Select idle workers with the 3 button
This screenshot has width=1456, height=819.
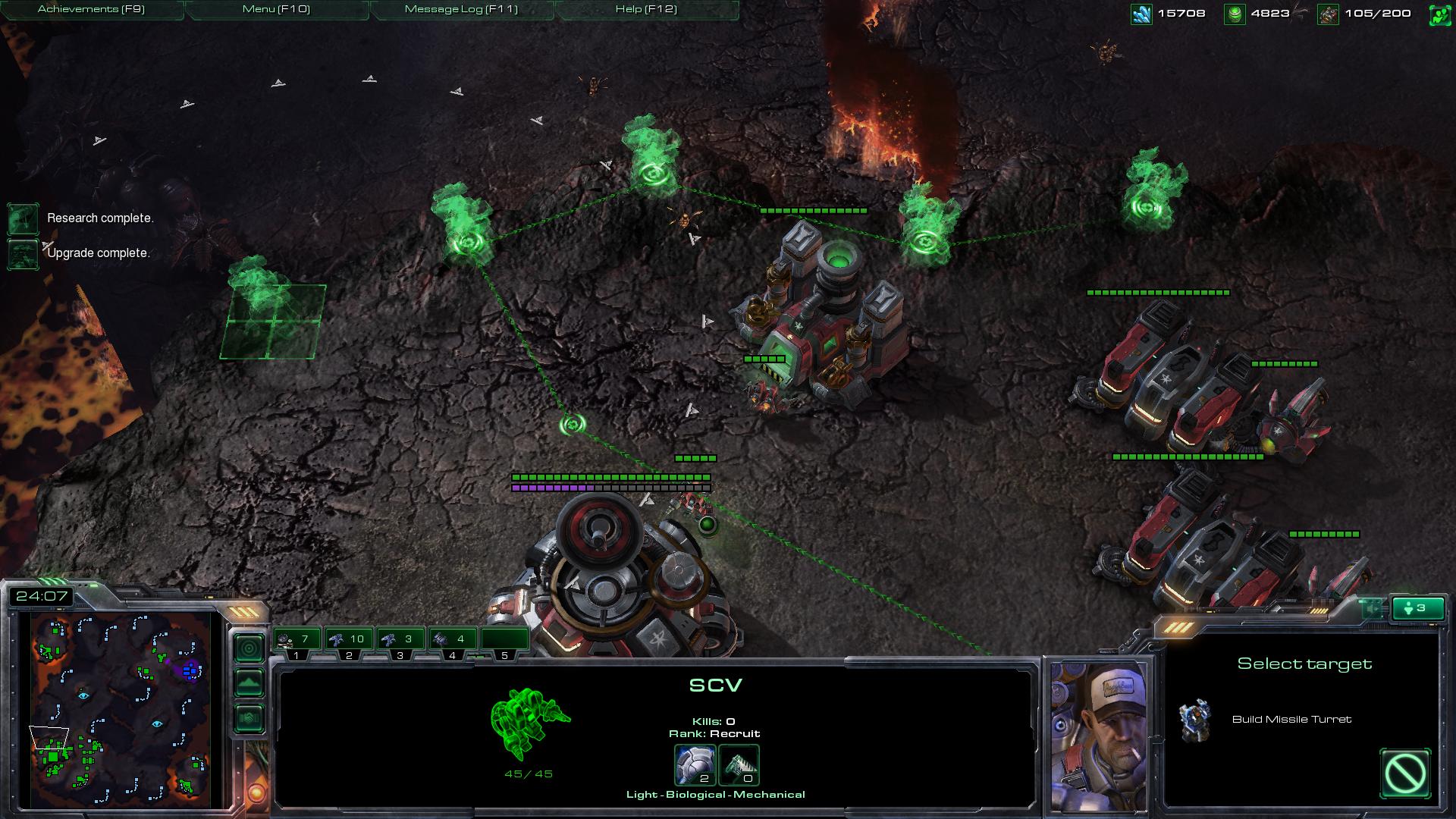1415,608
